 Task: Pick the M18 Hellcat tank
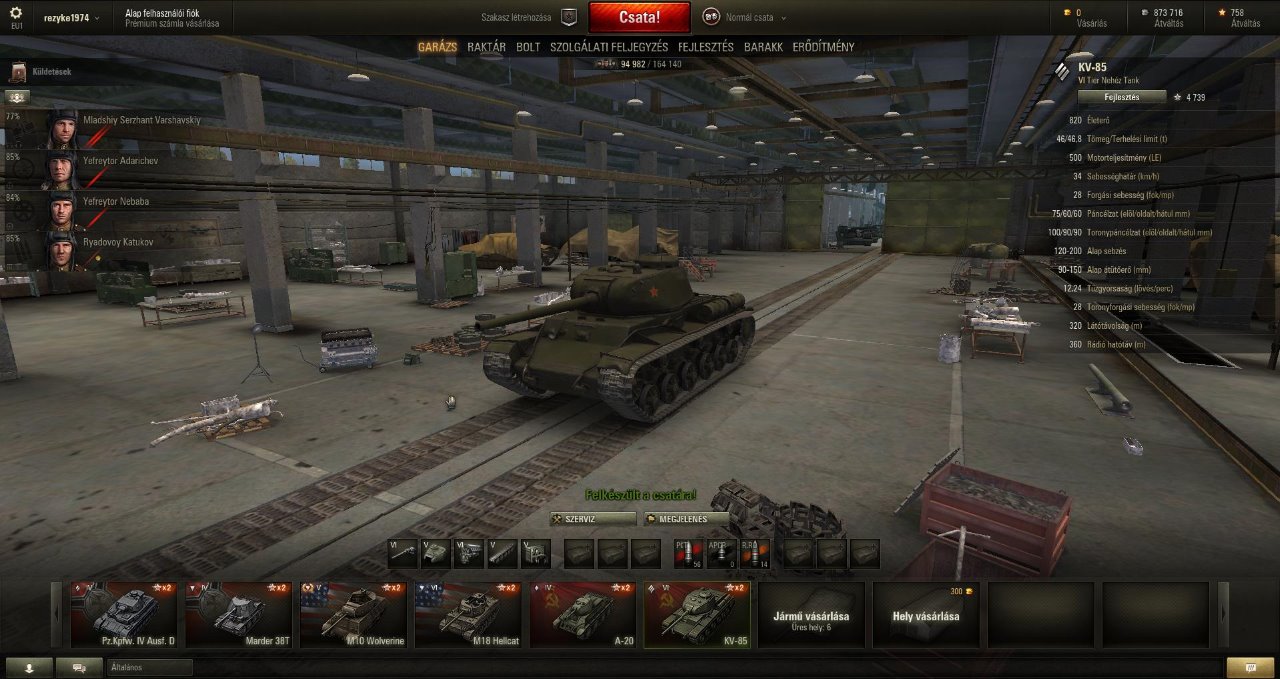tap(468, 615)
